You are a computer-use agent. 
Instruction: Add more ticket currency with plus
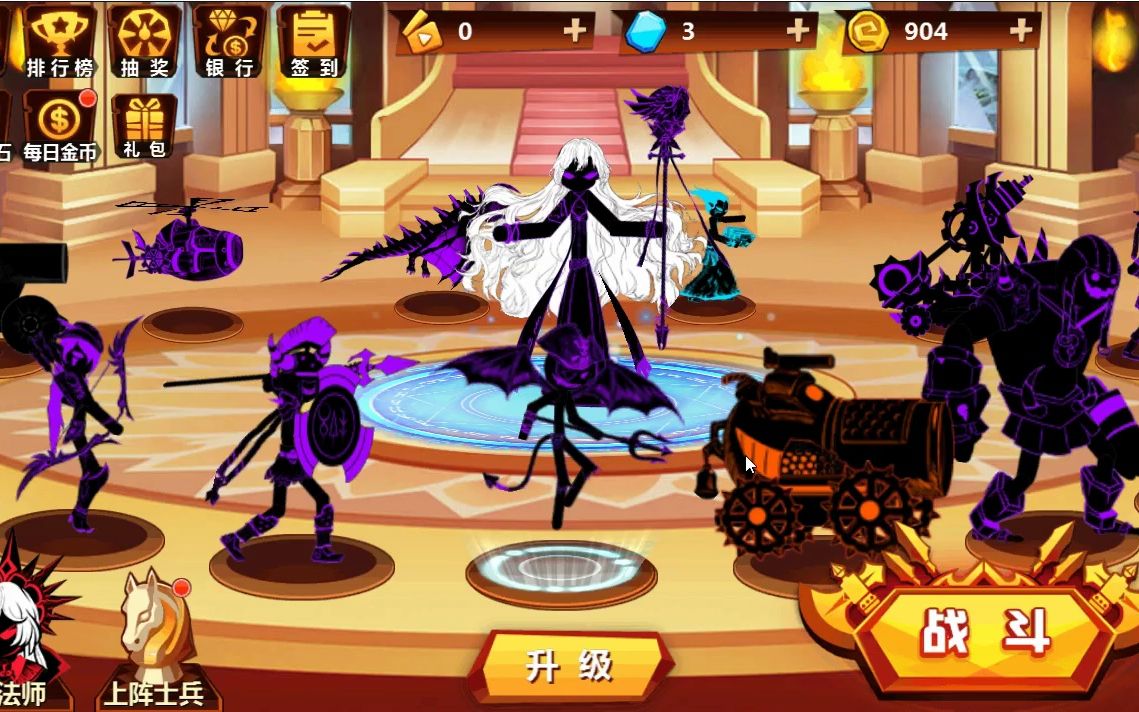click(574, 31)
